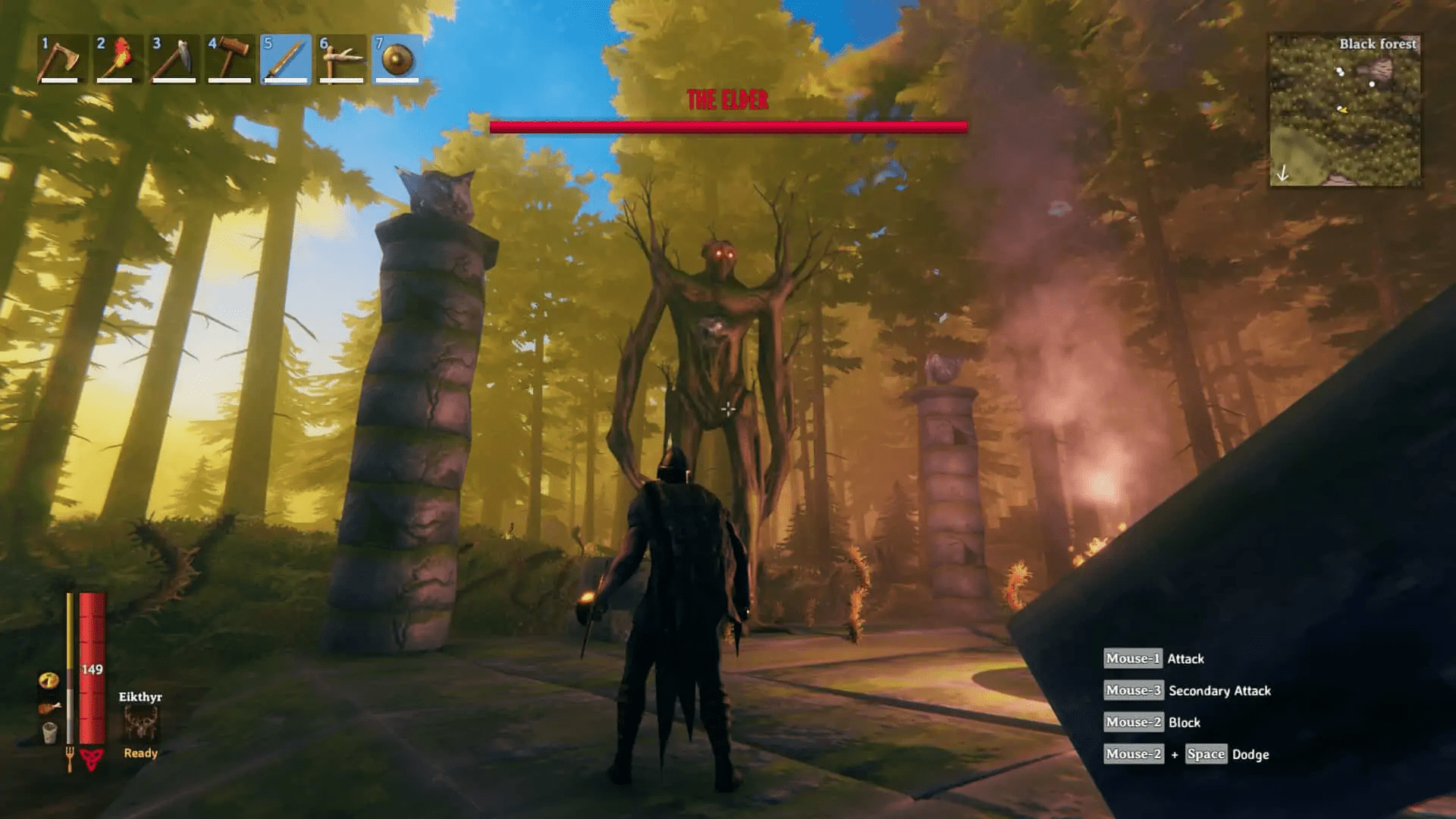This screenshot has height=819, width=1456.
Task: Activate the Ready power below Eikthyr
Action: [x=141, y=753]
